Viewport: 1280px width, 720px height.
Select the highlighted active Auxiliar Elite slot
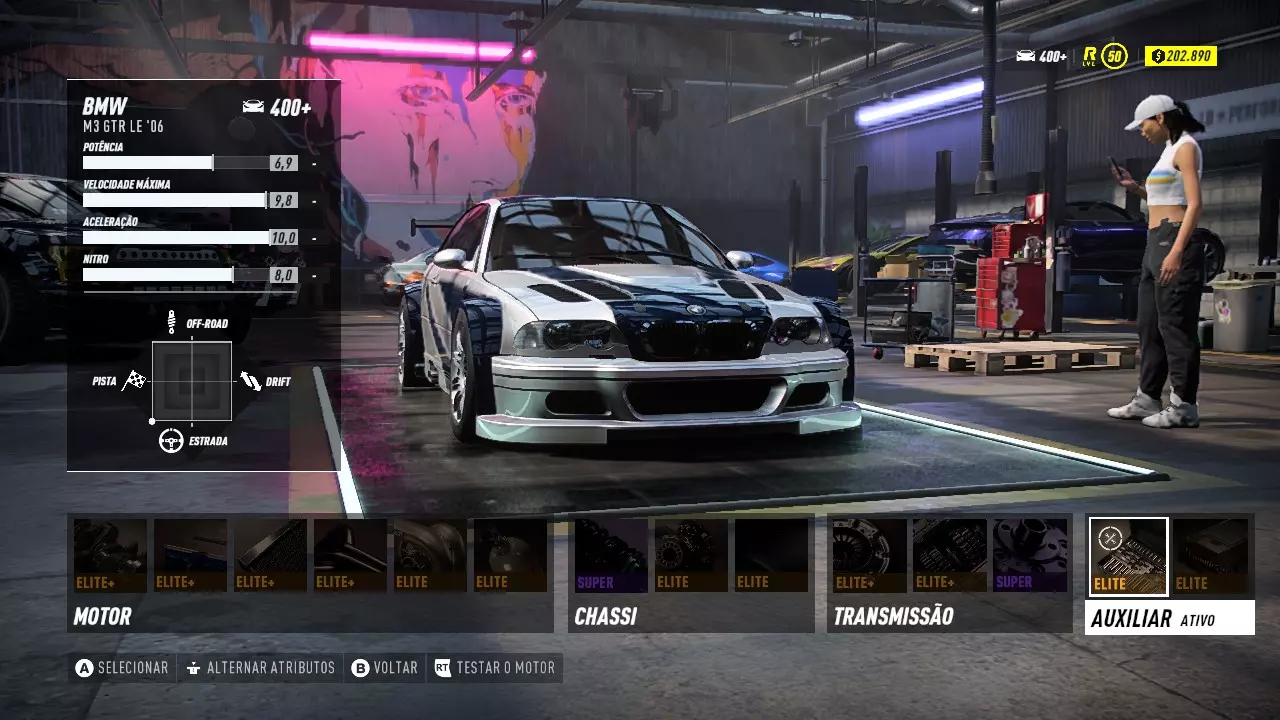click(x=1128, y=556)
